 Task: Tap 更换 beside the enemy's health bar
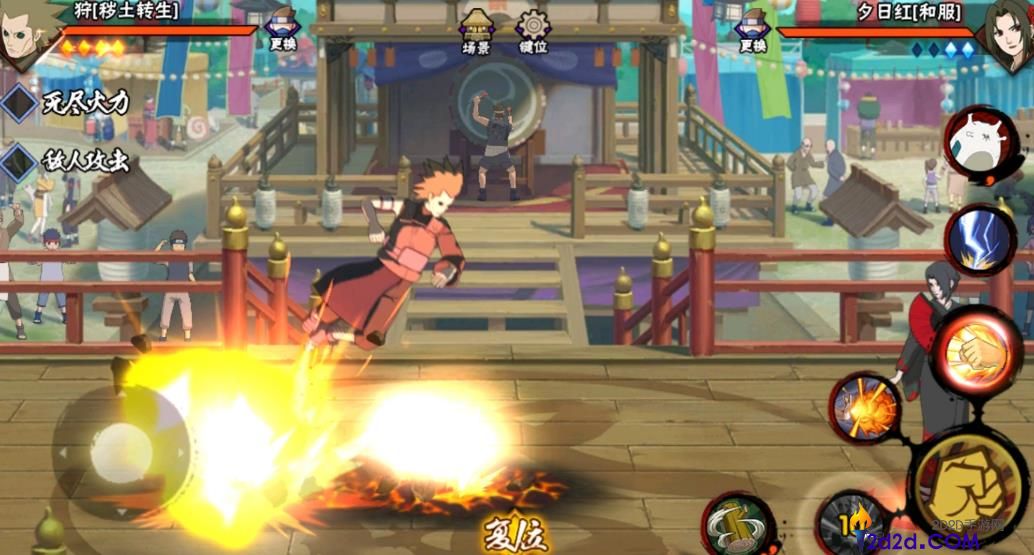pos(752,32)
